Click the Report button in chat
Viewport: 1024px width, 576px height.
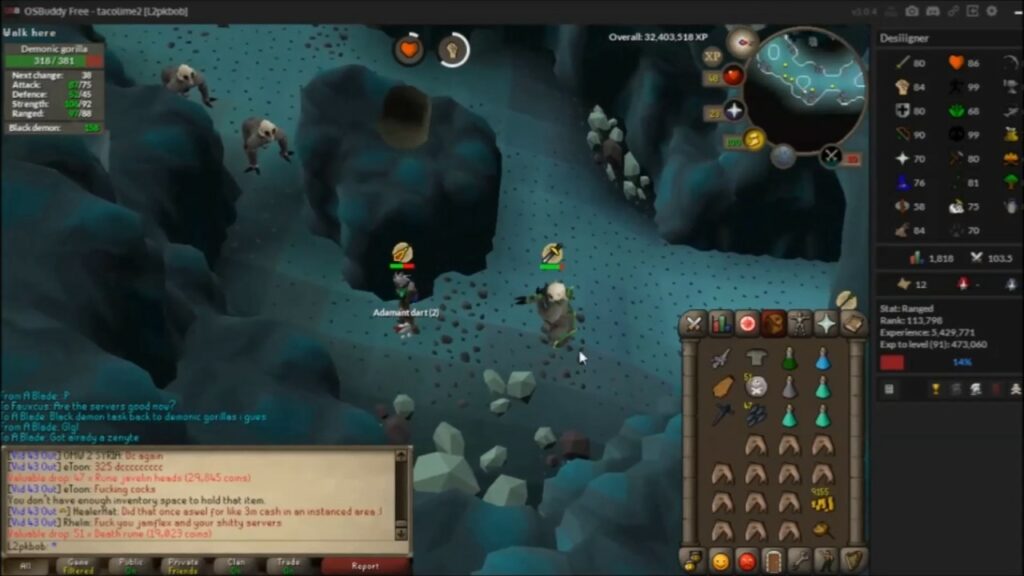tap(365, 566)
